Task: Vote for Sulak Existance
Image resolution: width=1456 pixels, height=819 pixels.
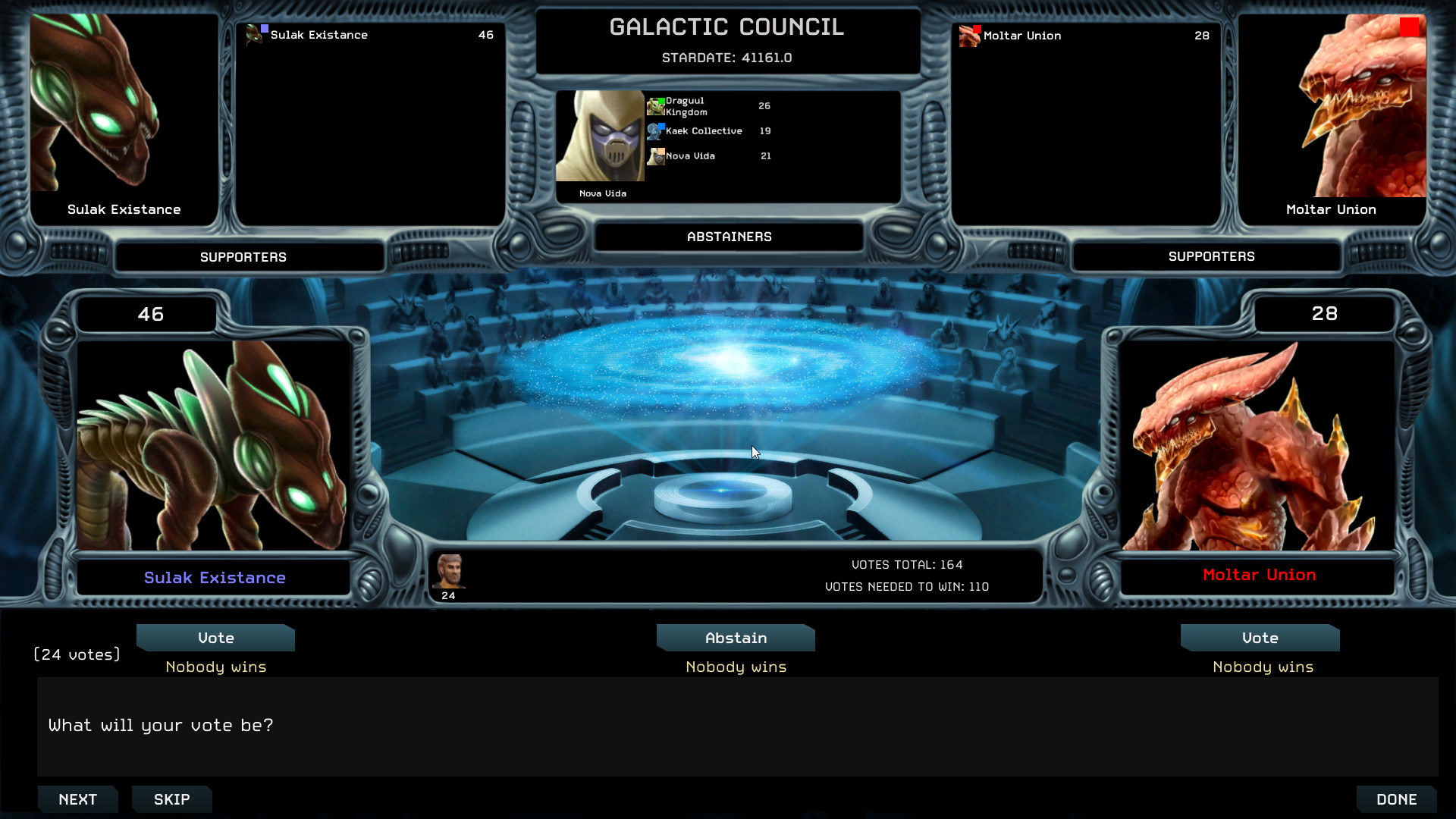Action: click(215, 638)
